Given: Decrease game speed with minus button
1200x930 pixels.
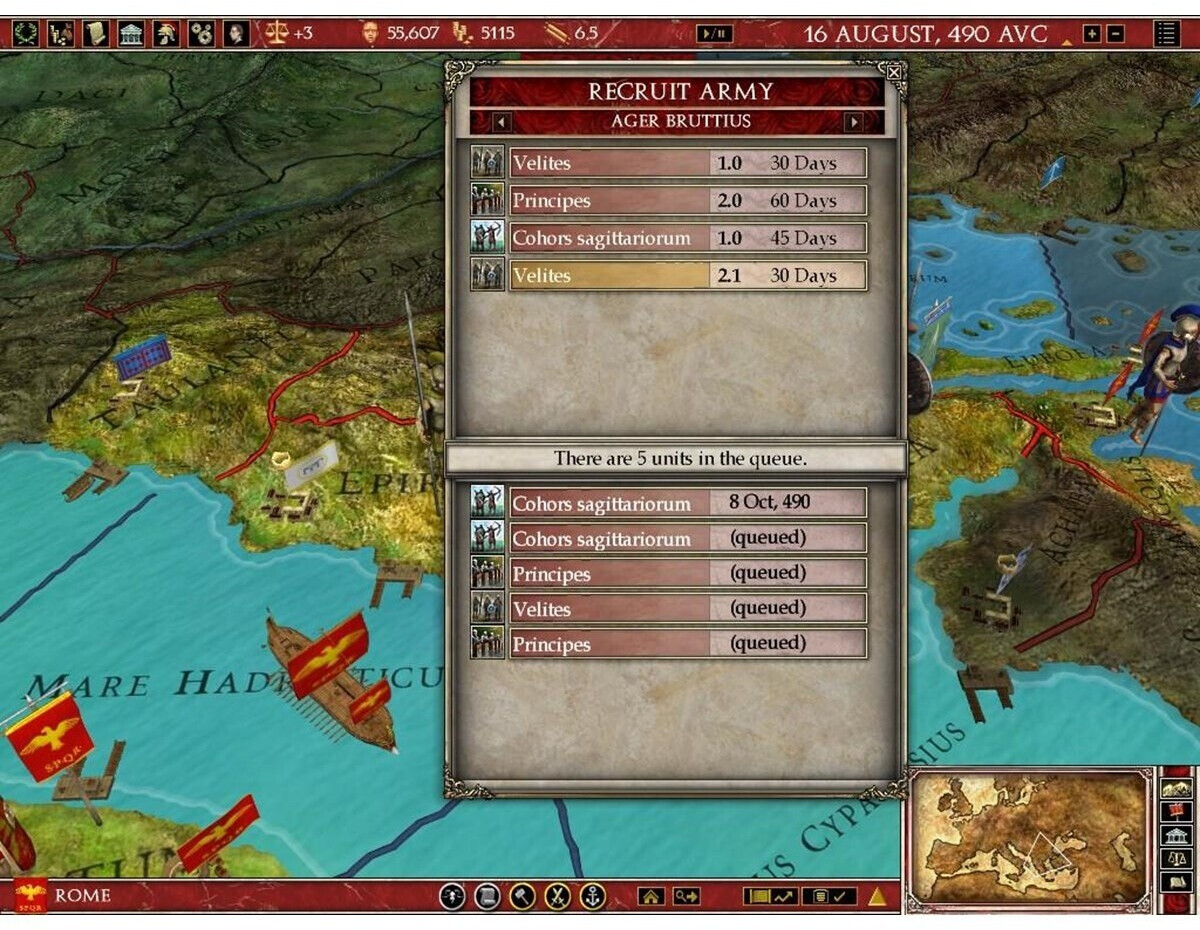Looking at the screenshot, I should (x=1115, y=34).
